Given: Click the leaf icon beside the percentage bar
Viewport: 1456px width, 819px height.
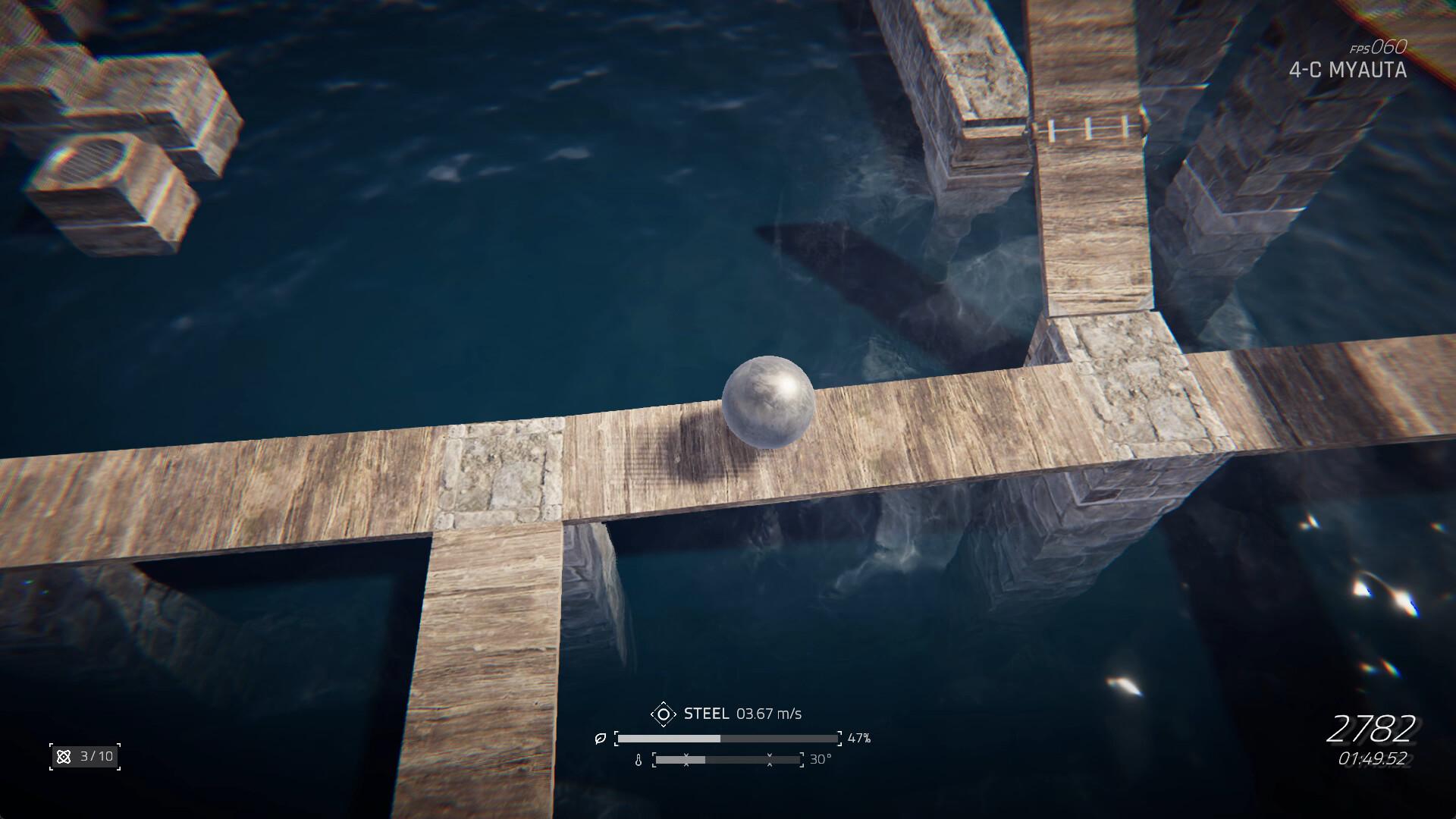Looking at the screenshot, I should (x=600, y=739).
